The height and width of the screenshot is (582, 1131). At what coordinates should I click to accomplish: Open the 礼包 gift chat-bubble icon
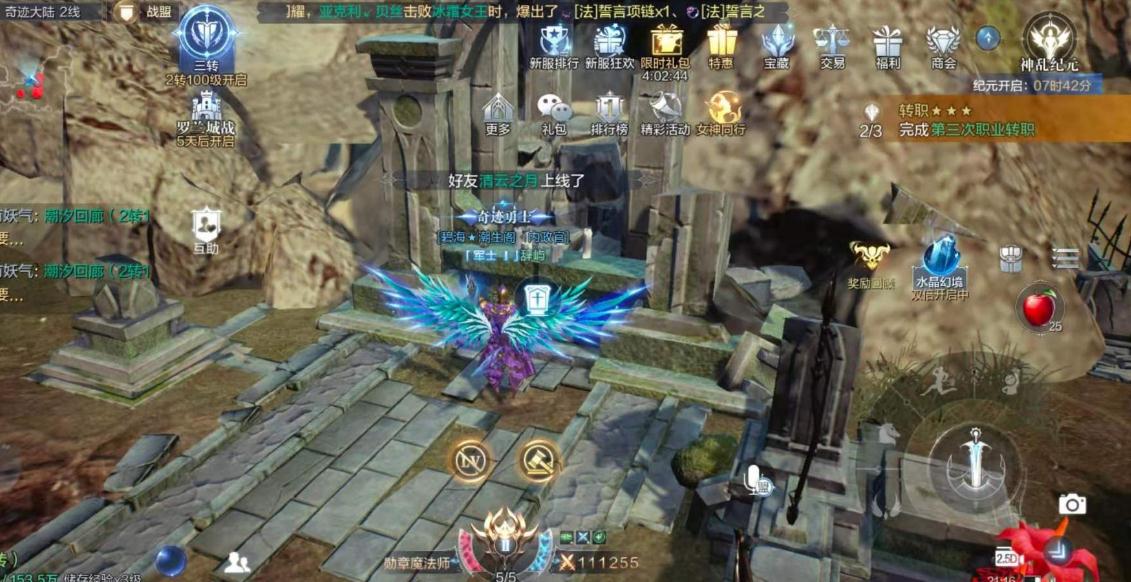[x=553, y=112]
